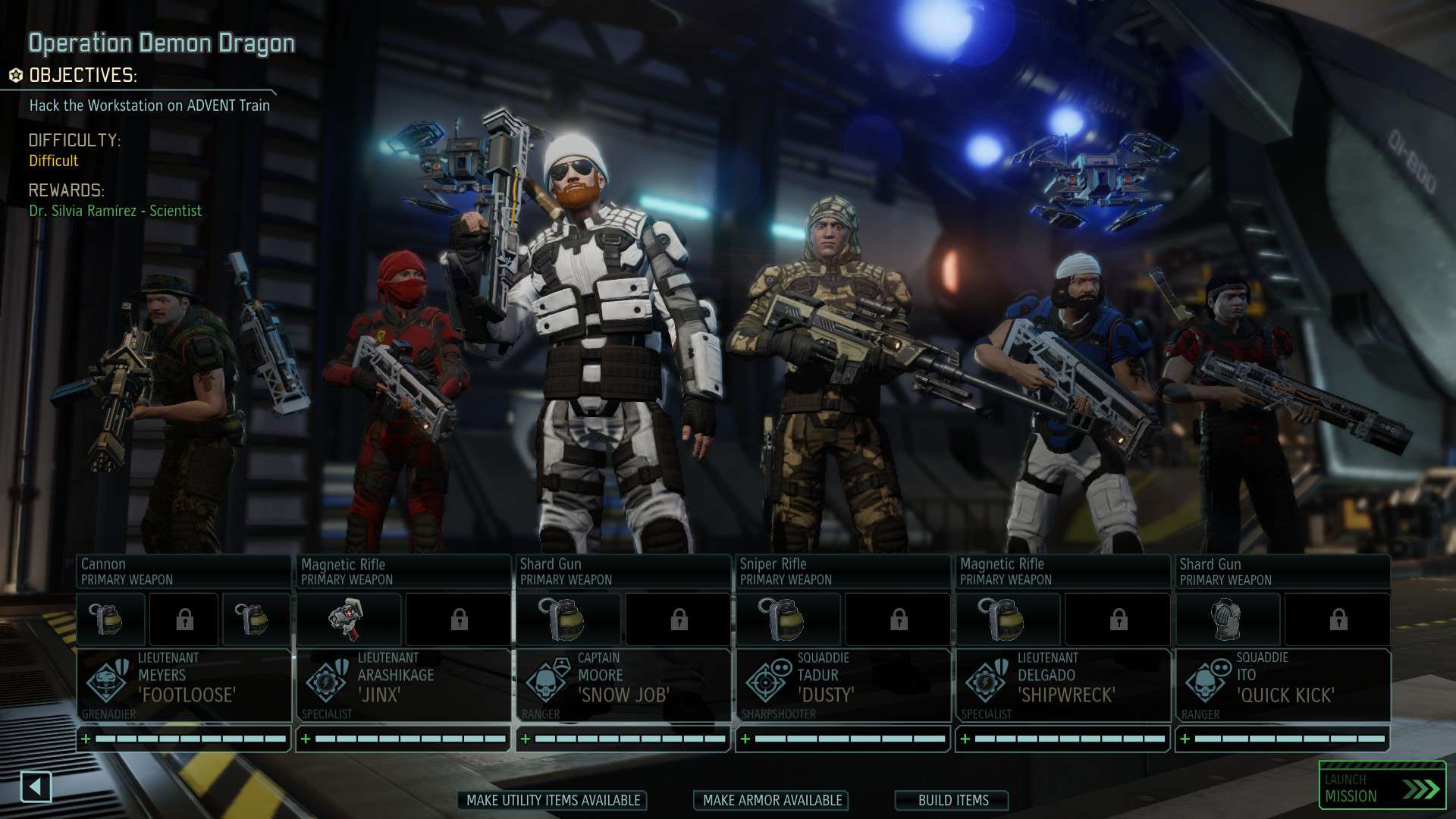Click the locked slot in Dusty's loadout

(898, 619)
